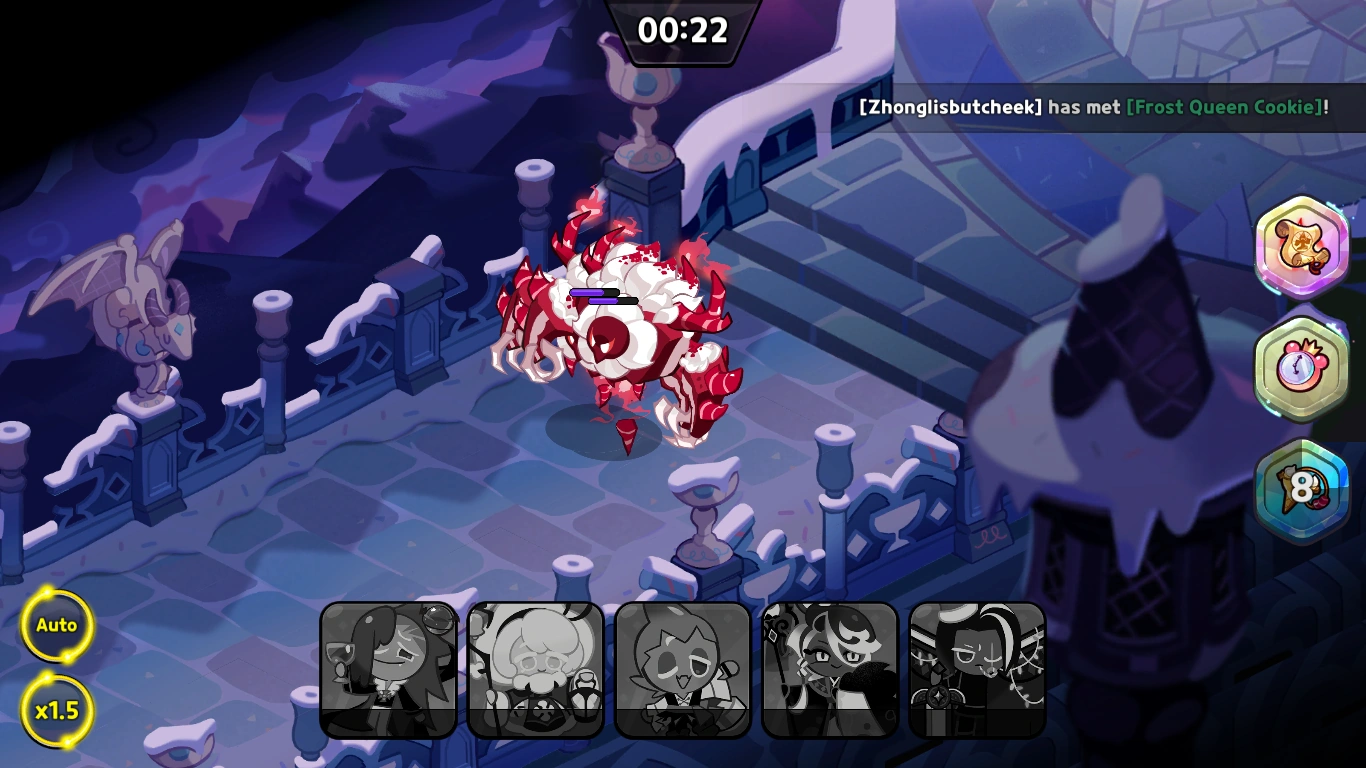The width and height of the screenshot is (1366, 768).
Task: Use the middle cookie's skill portrait
Action: pyautogui.click(x=683, y=668)
